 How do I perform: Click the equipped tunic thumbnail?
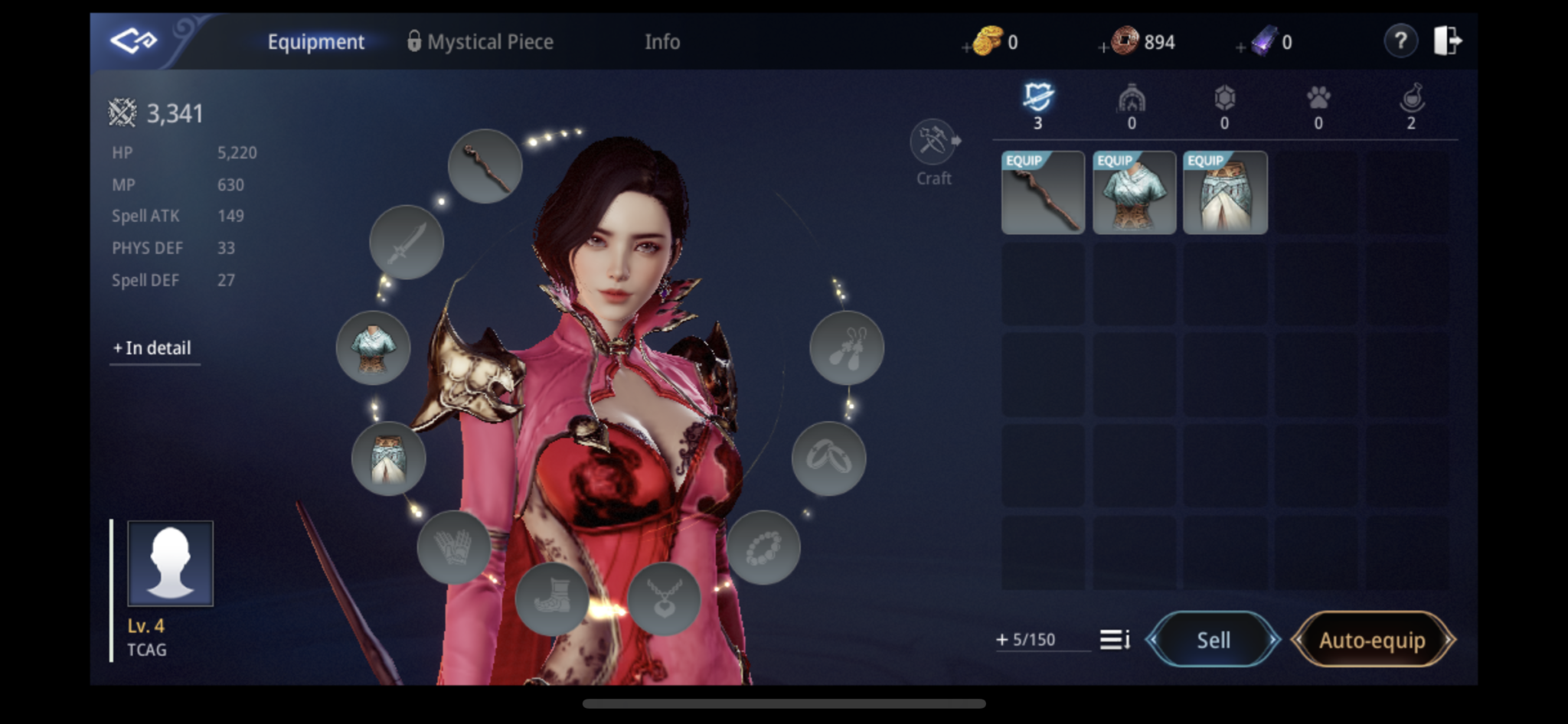[1133, 193]
